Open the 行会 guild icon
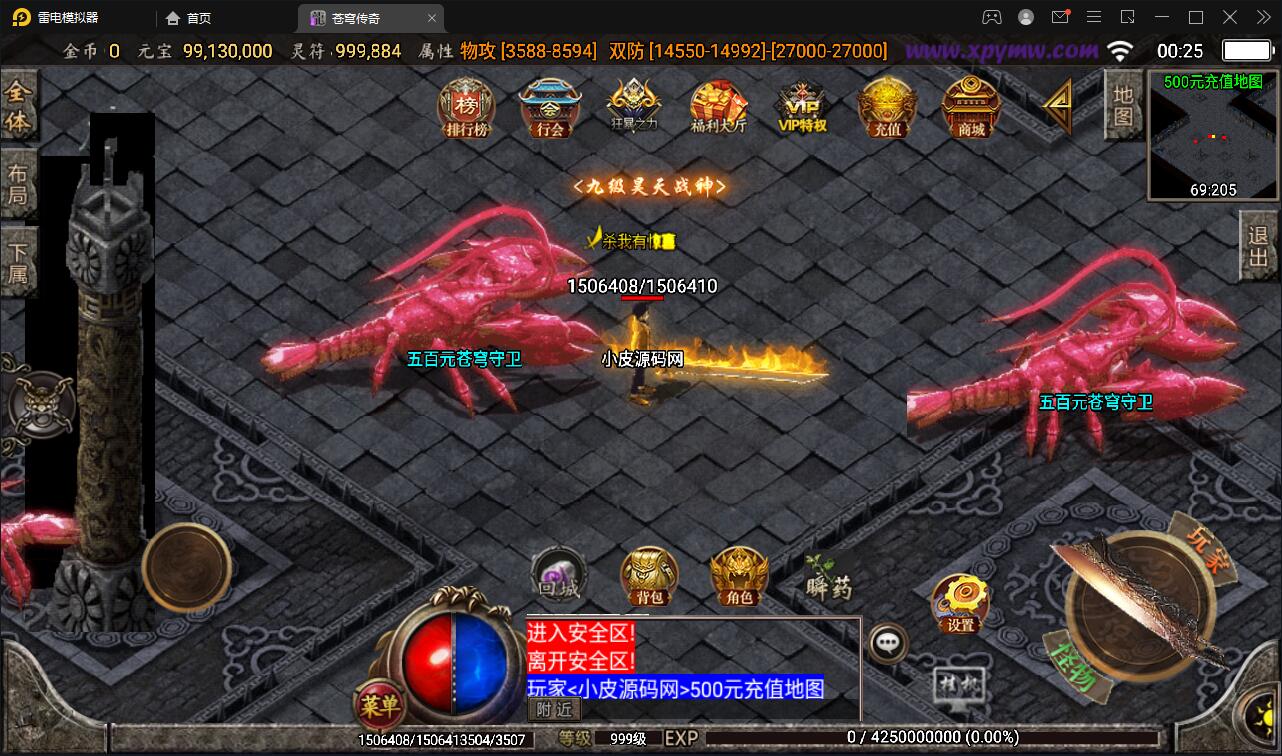This screenshot has width=1282, height=756. pos(549,110)
